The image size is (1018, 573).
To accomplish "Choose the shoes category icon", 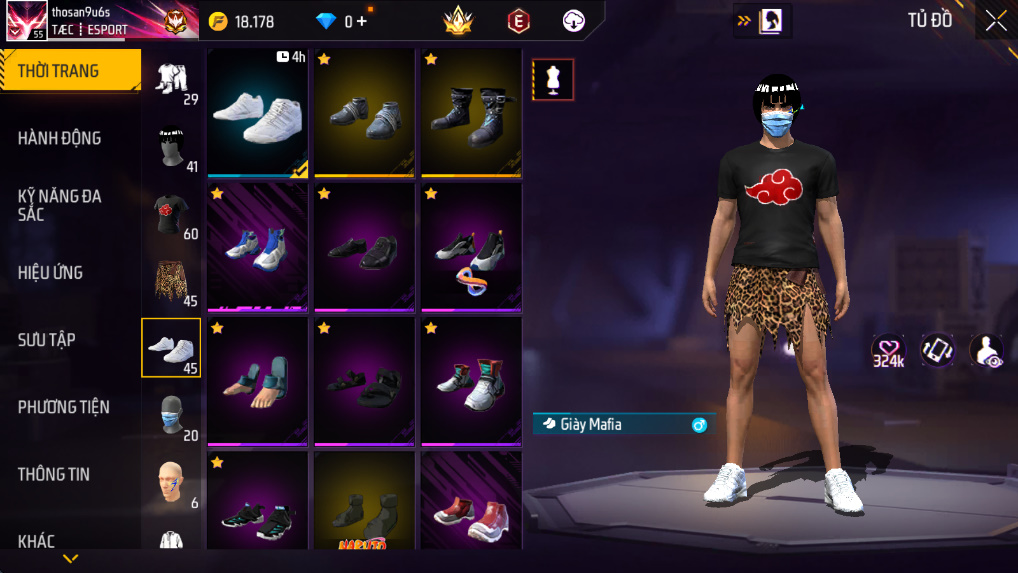I will point(171,347).
